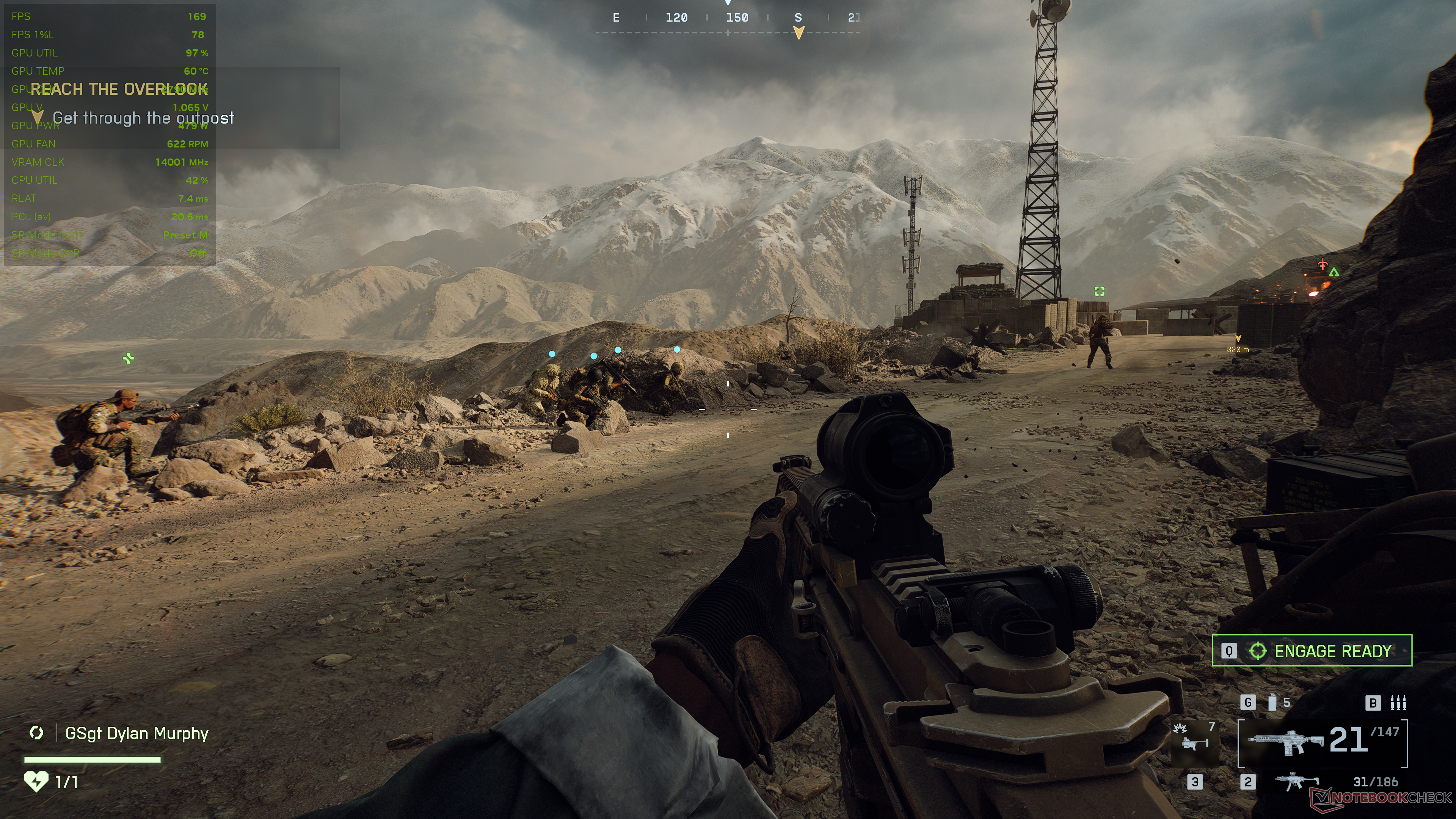1456x819 pixels.
Task: Select squadmate GSgt Dylan Murphy's name
Action: 137,733
